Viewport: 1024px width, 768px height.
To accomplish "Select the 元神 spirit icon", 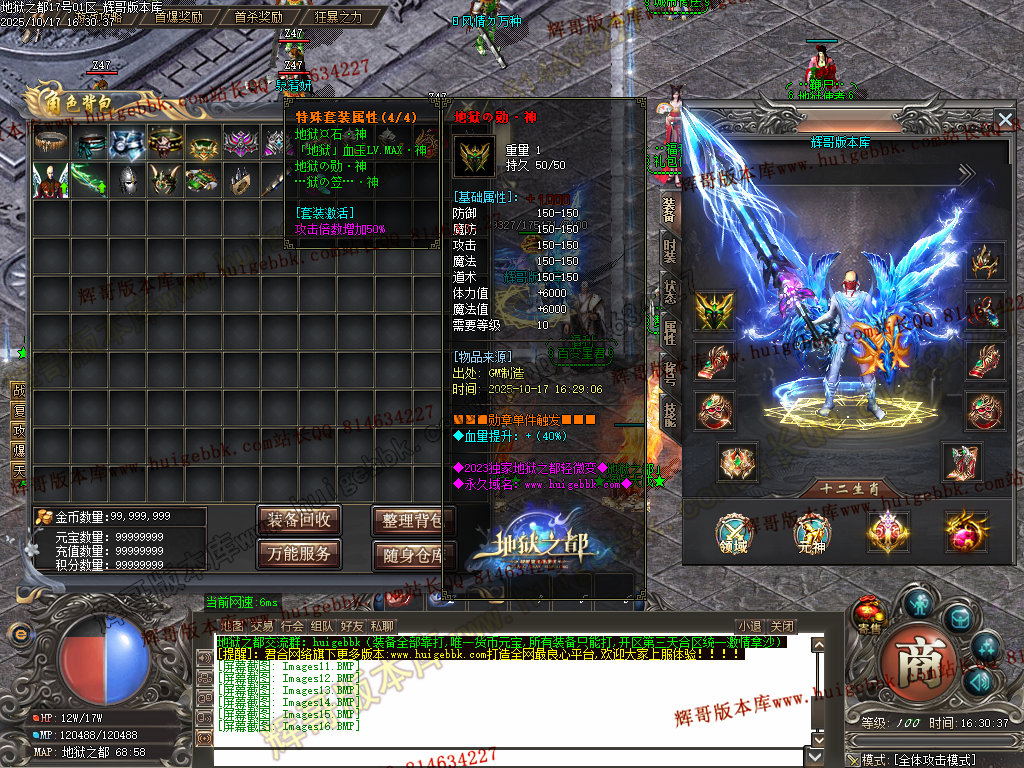I will [x=811, y=533].
